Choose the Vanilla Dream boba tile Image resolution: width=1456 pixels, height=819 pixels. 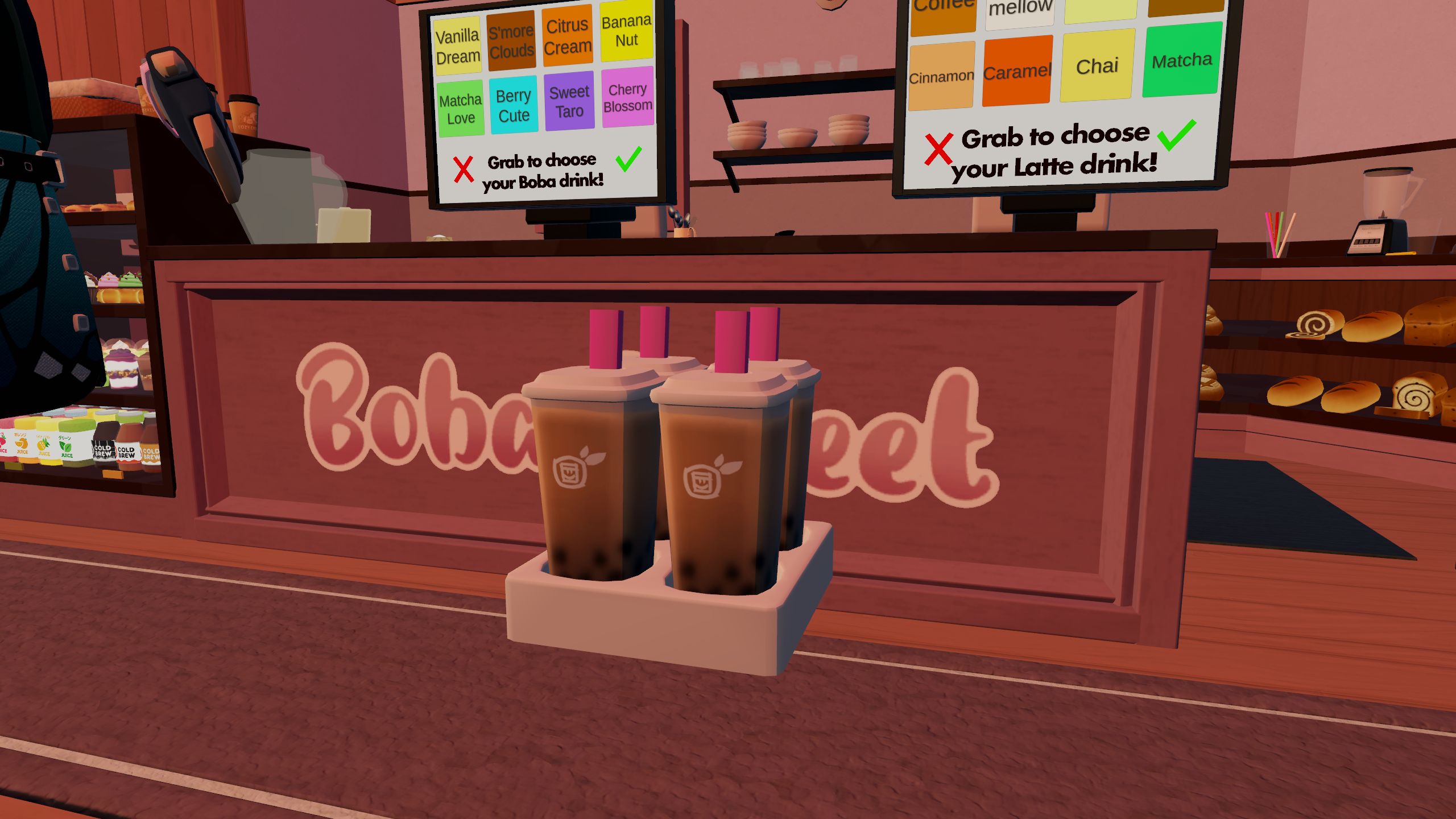457,47
